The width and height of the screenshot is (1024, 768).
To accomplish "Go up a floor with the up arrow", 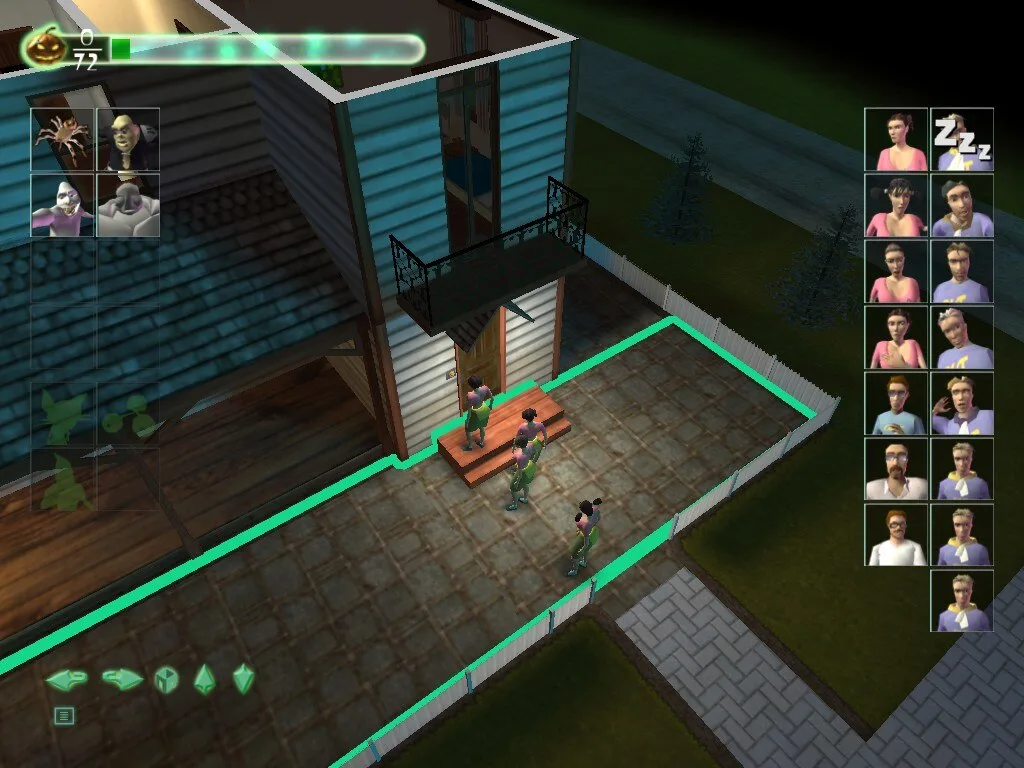I will [204, 679].
